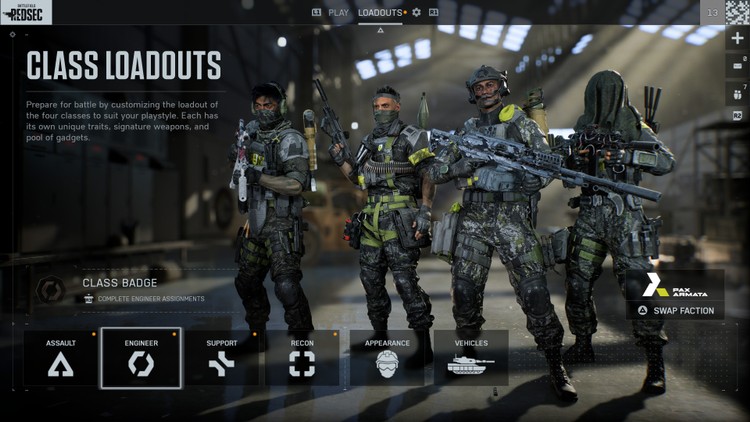
Task: Open the message icon in right sidebar
Action: pos(738,65)
